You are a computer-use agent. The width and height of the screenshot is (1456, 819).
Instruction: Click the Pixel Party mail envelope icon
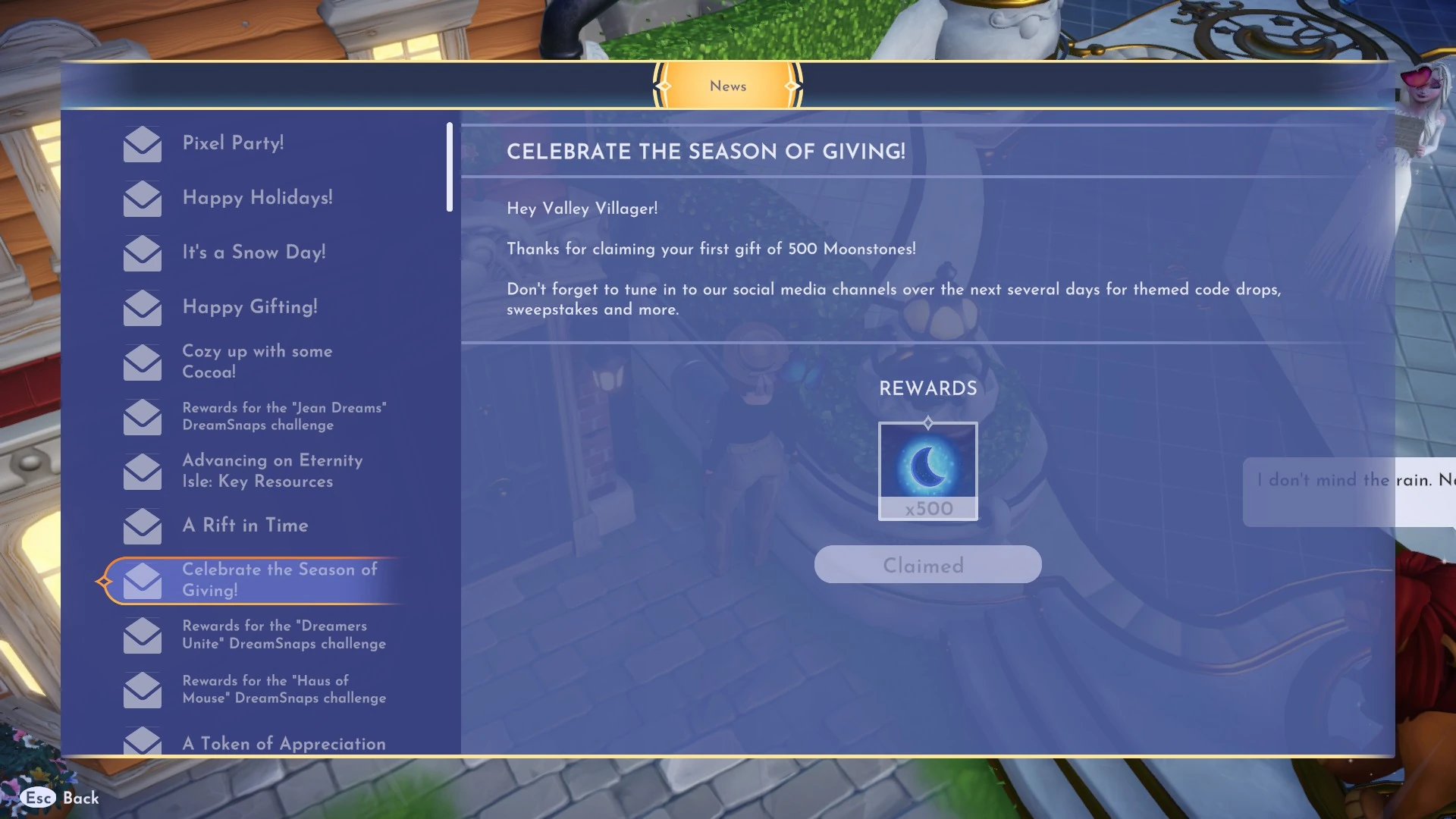point(142,145)
